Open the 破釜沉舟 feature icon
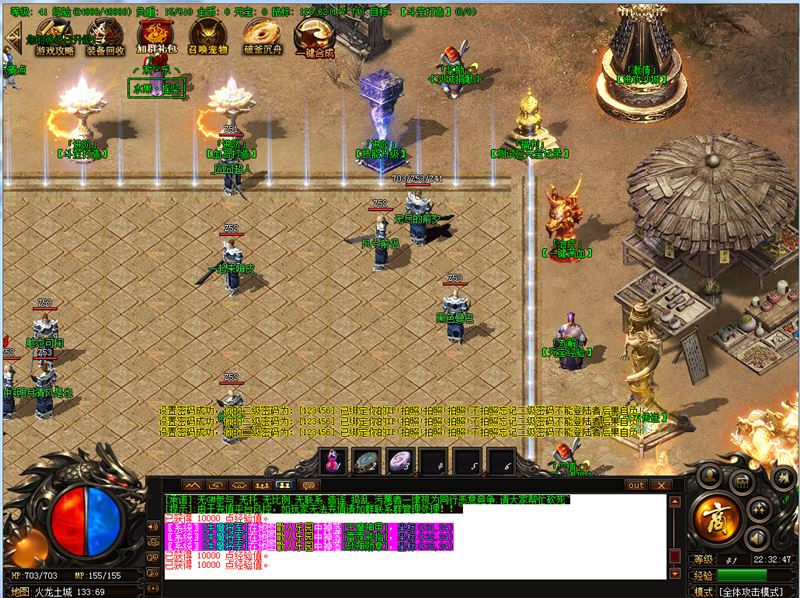The image size is (800, 598). [260, 36]
